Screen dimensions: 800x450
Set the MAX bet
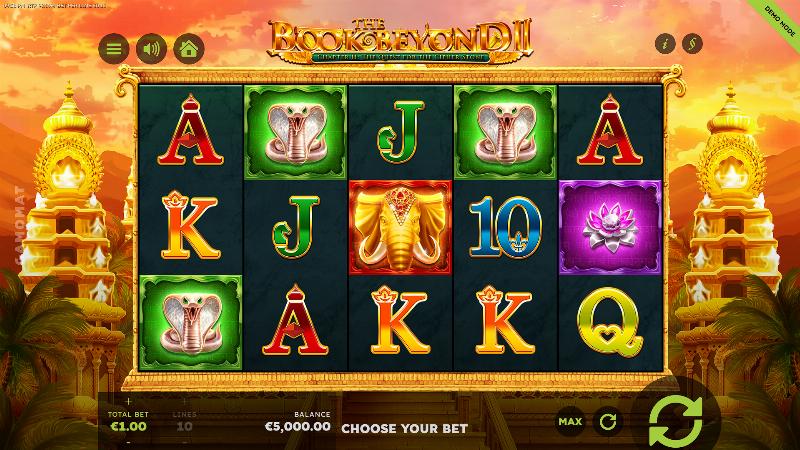[x=570, y=422]
